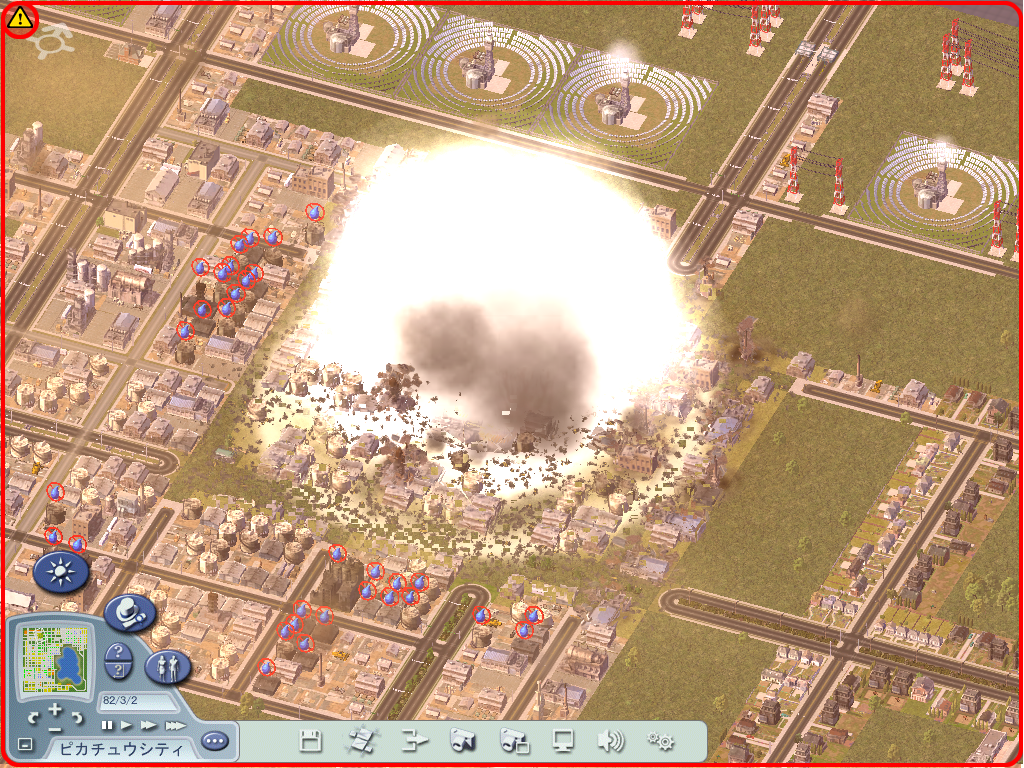Zoom out with the minus button

point(55,729)
